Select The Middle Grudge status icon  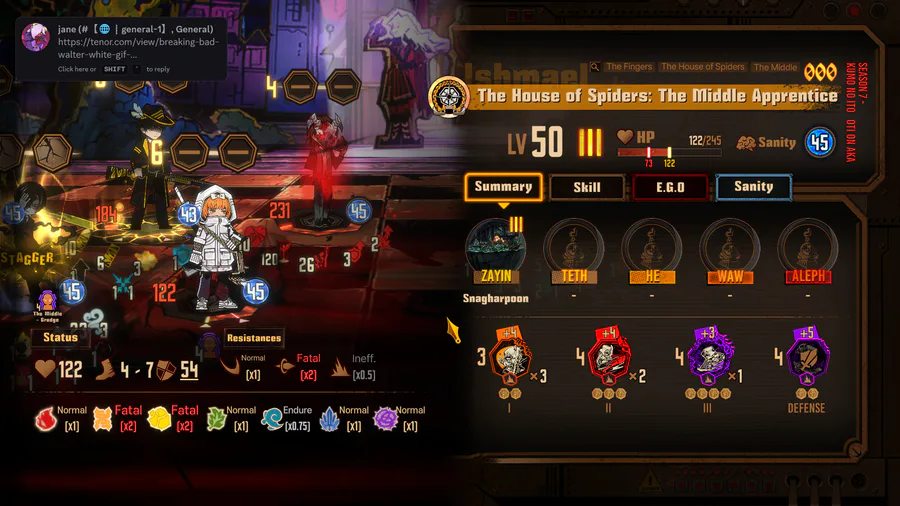(48, 300)
